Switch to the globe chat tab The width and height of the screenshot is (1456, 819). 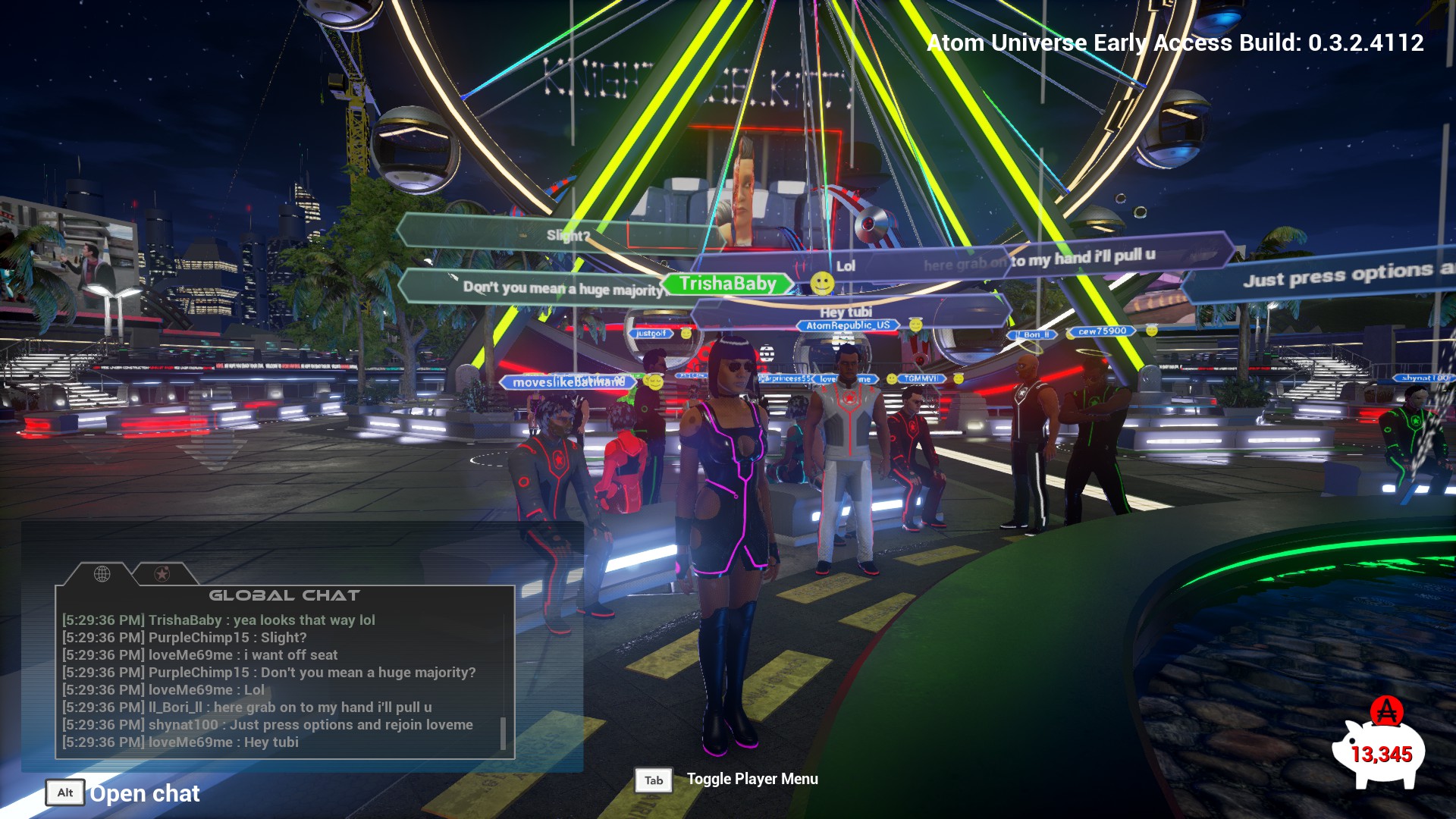click(x=102, y=574)
